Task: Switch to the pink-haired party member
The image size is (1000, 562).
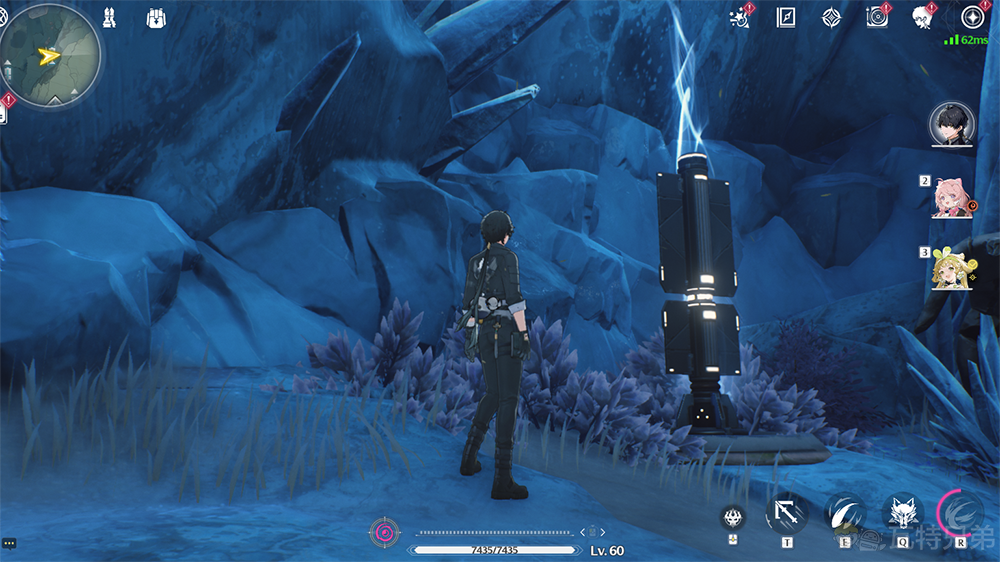Action: (948, 196)
